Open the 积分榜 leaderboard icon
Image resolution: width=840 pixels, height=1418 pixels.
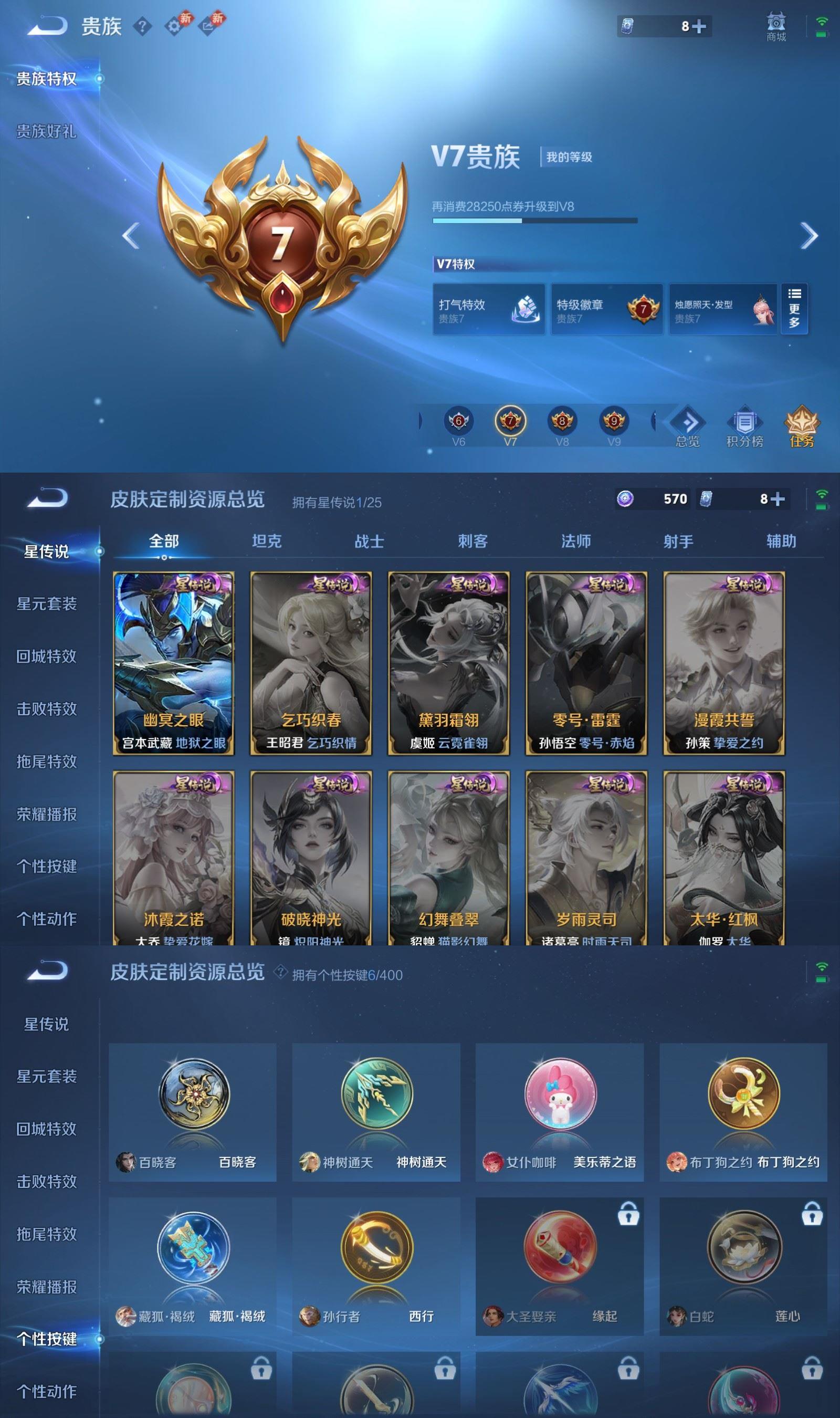(746, 426)
